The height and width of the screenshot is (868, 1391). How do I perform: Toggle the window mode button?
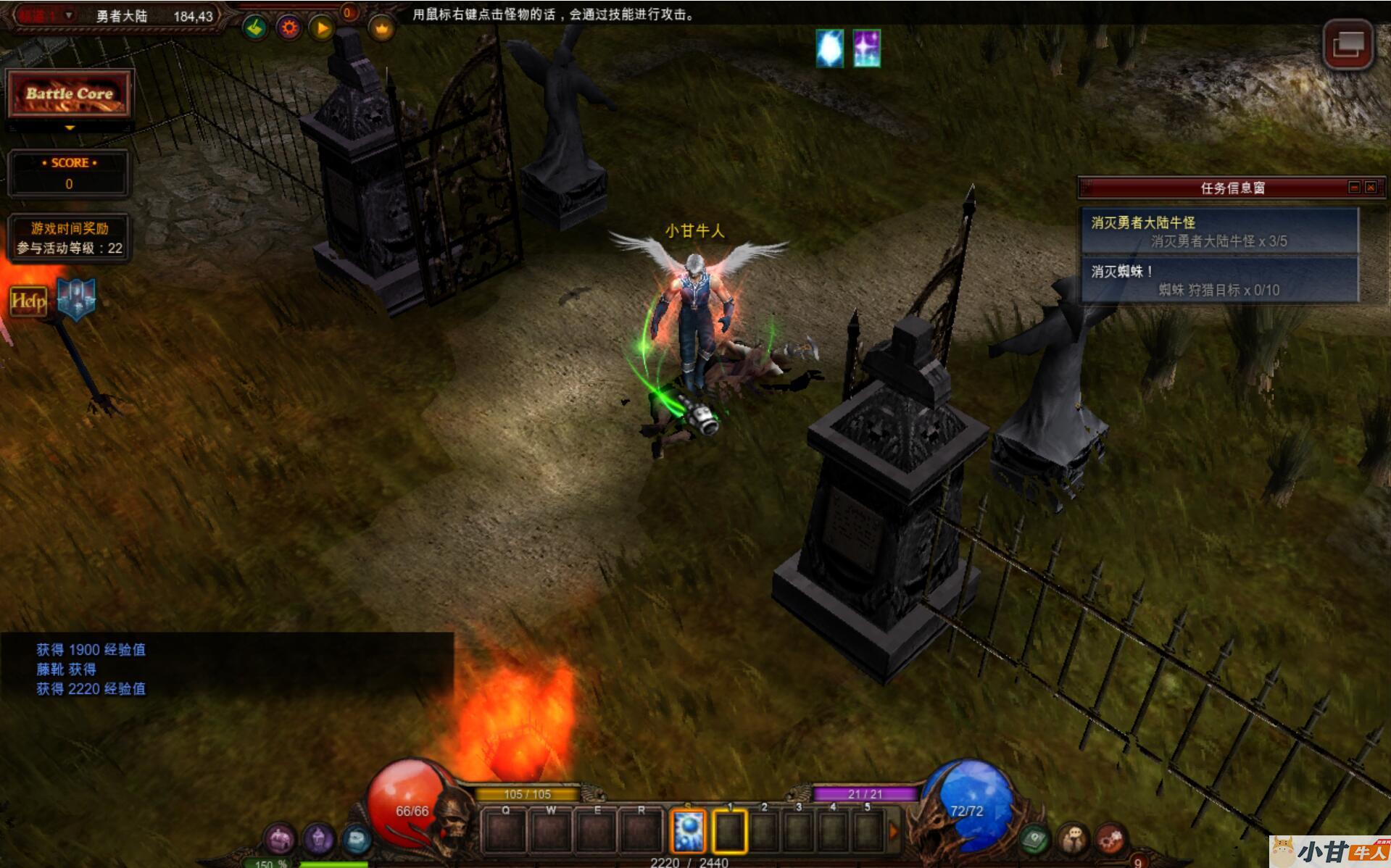pos(1348,45)
